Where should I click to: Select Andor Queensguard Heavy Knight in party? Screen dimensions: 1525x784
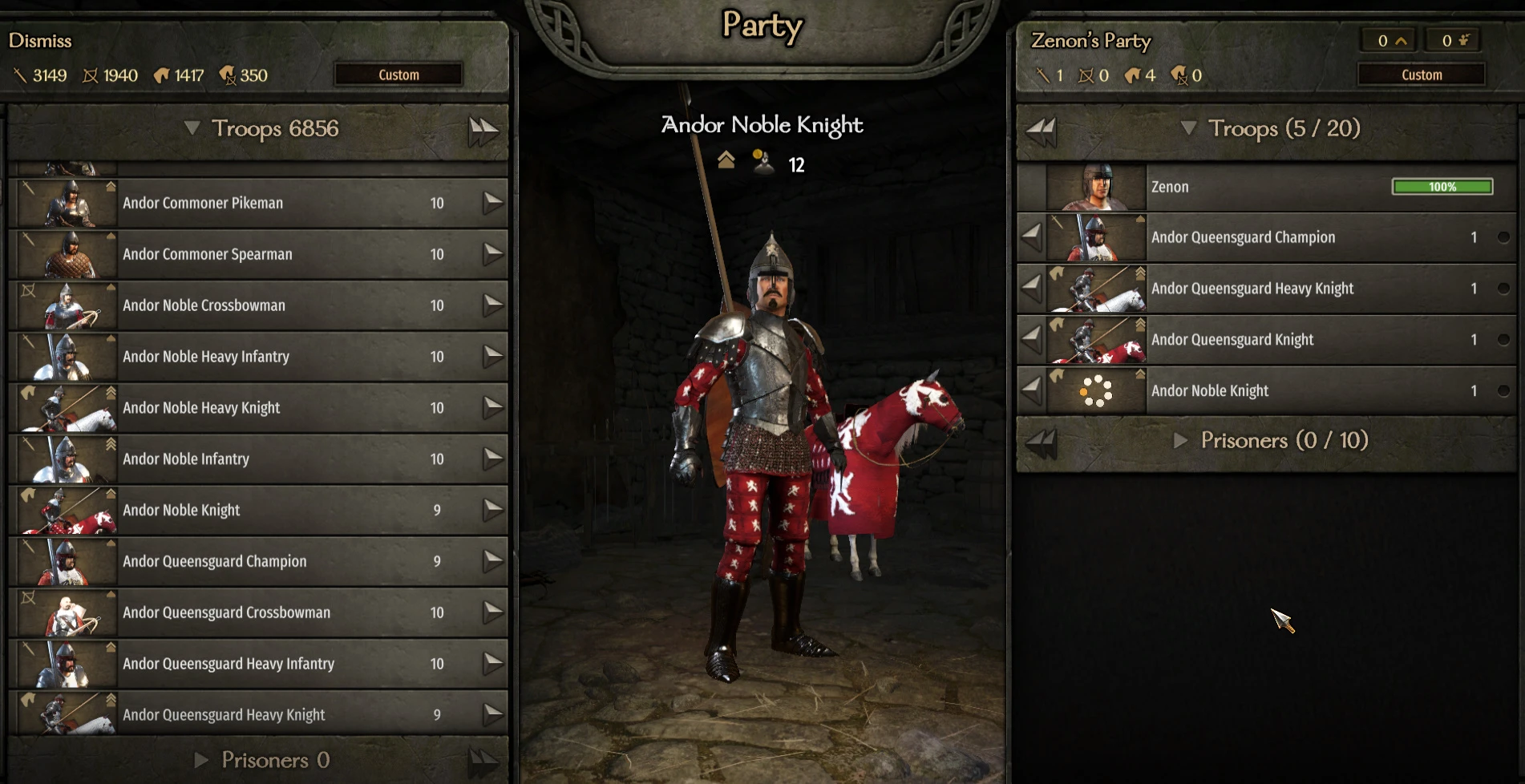[1283, 289]
